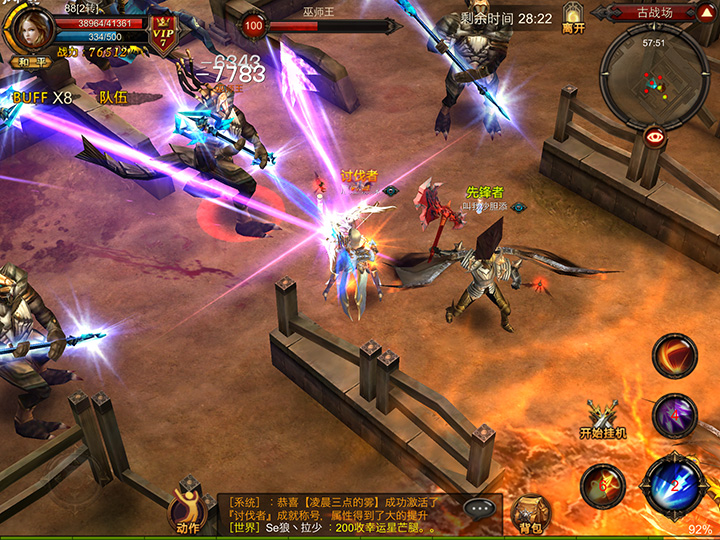The image size is (720, 540).
Task: Use the large blue main attack skill
Action: tap(675, 485)
